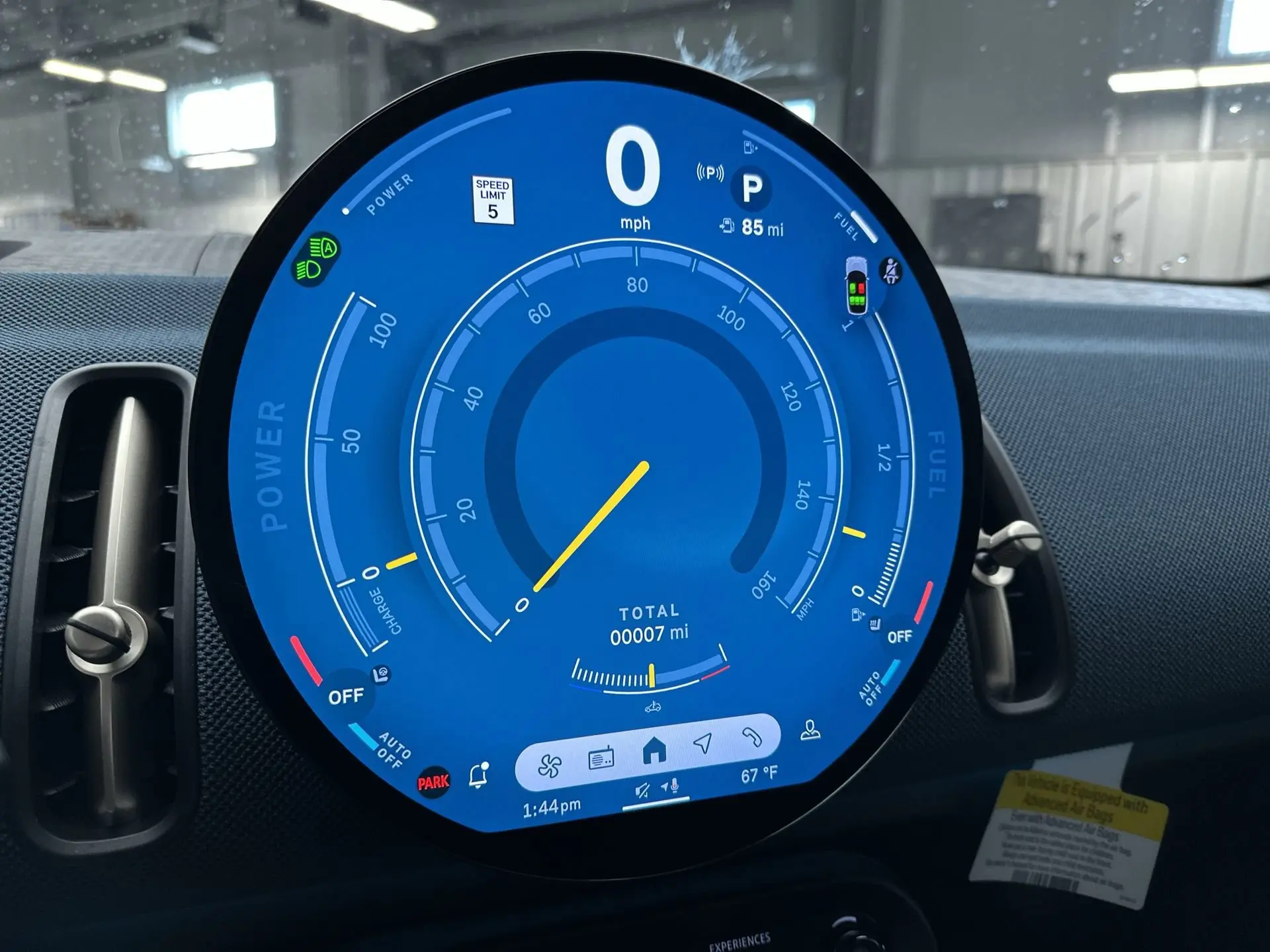
Task: Tap the red PARK indicator
Action: click(x=433, y=783)
